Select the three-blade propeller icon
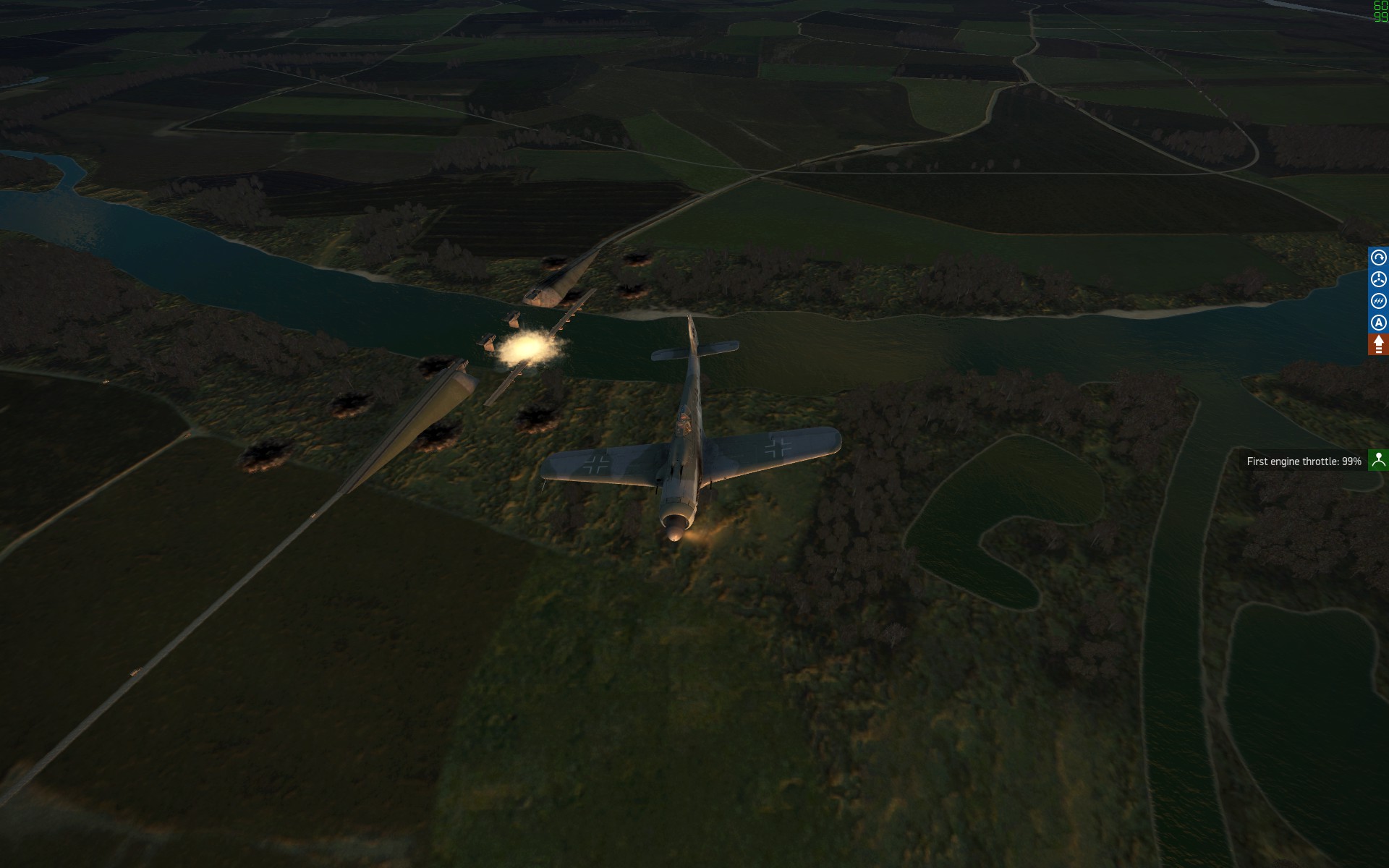The image size is (1389, 868). click(1378, 279)
